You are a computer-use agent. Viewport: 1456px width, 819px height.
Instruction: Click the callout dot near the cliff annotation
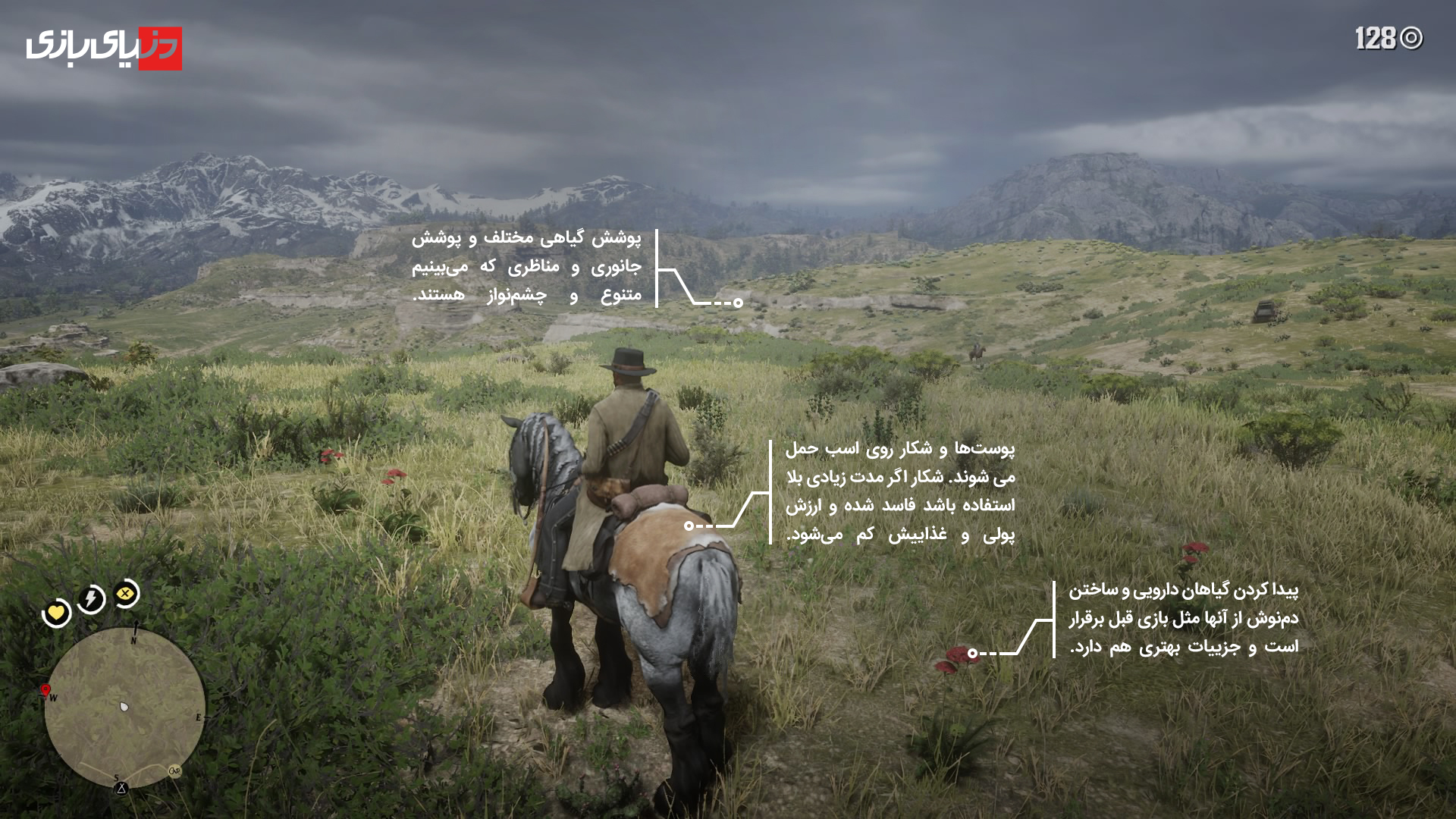tap(738, 302)
